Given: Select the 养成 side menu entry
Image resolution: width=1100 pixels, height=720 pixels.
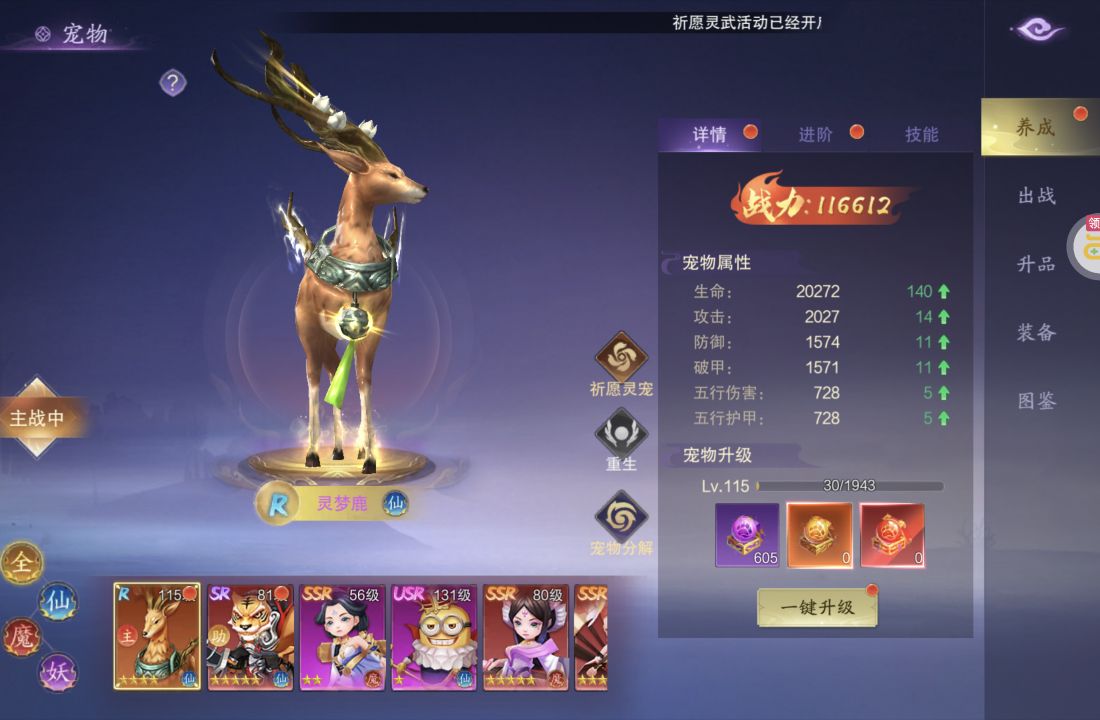Looking at the screenshot, I should pyautogui.click(x=1036, y=127).
